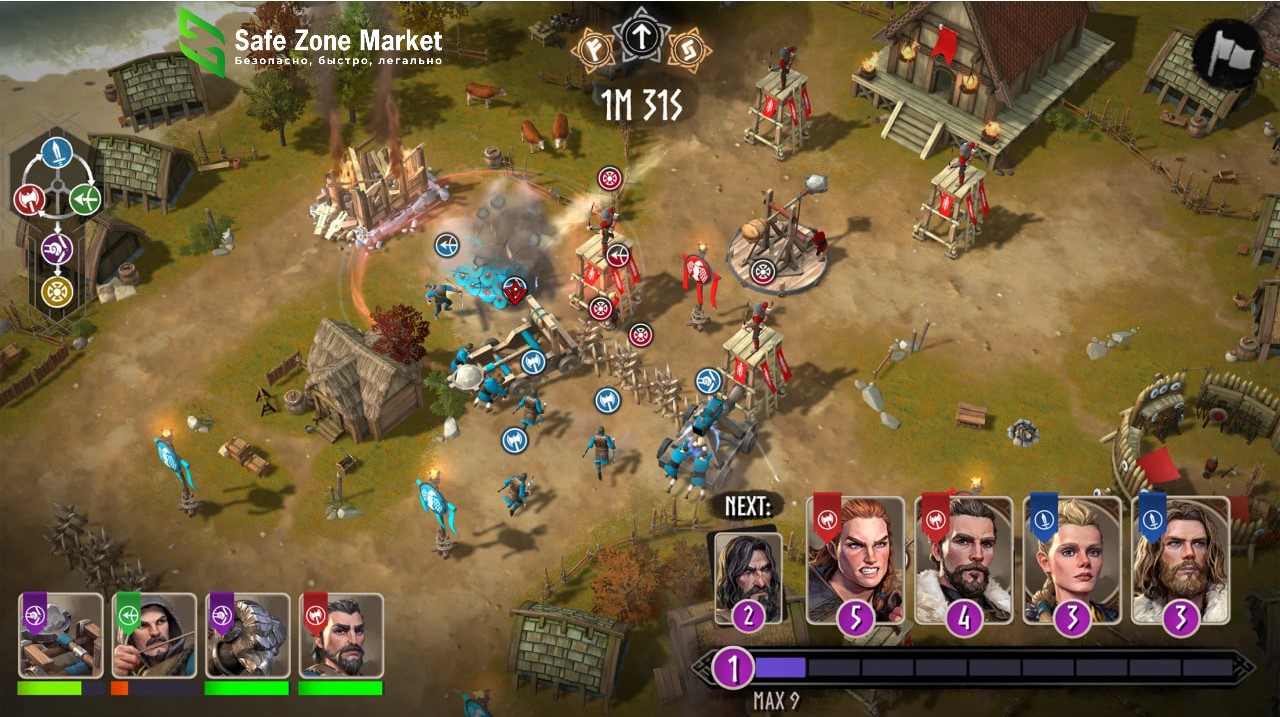Screen dimensions: 1280x717
Task: Choose the dark-bearded axe warrior card costing 4
Action: point(963,560)
